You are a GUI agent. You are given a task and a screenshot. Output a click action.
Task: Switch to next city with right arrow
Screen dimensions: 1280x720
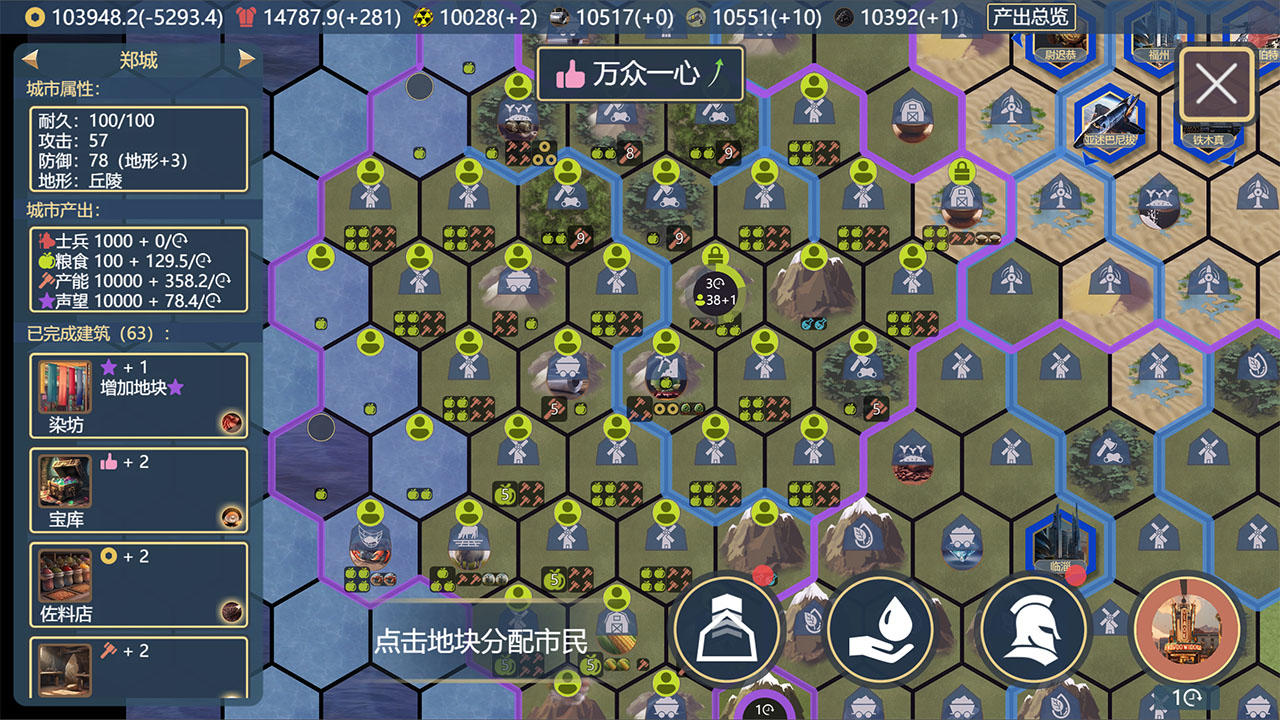(x=247, y=60)
